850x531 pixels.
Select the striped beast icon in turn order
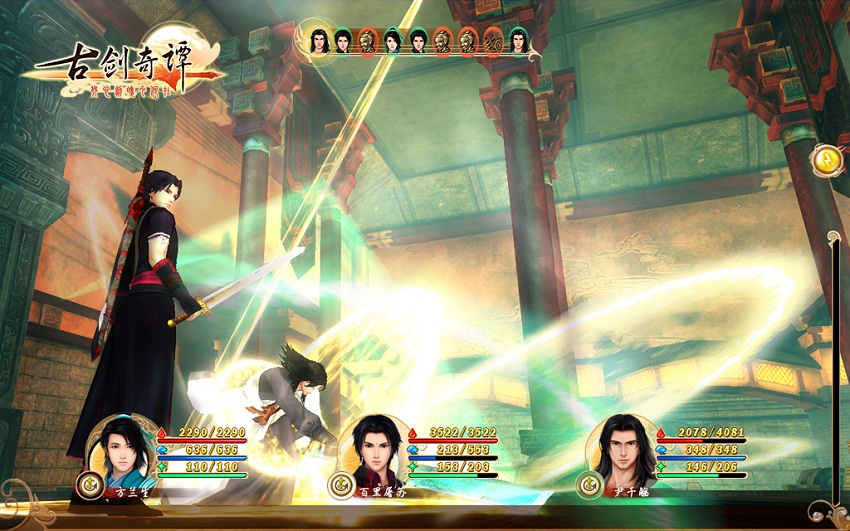coord(493,41)
